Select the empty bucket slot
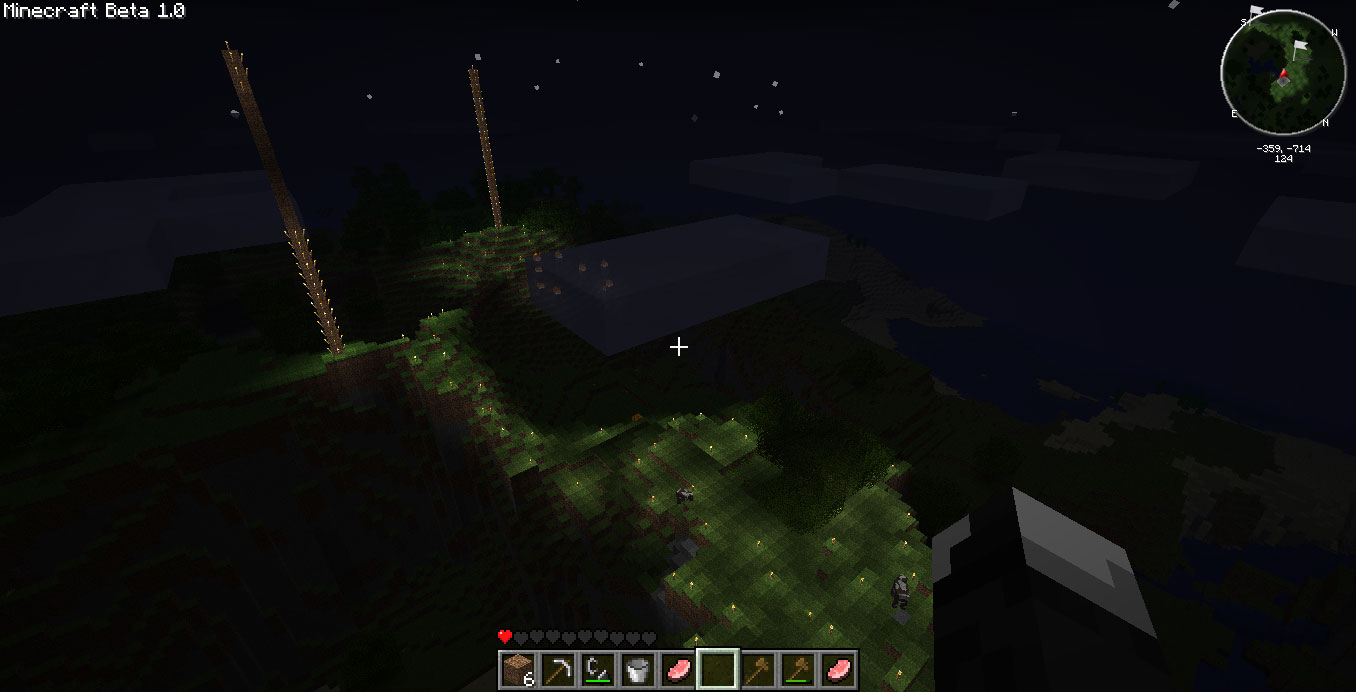 coord(638,669)
